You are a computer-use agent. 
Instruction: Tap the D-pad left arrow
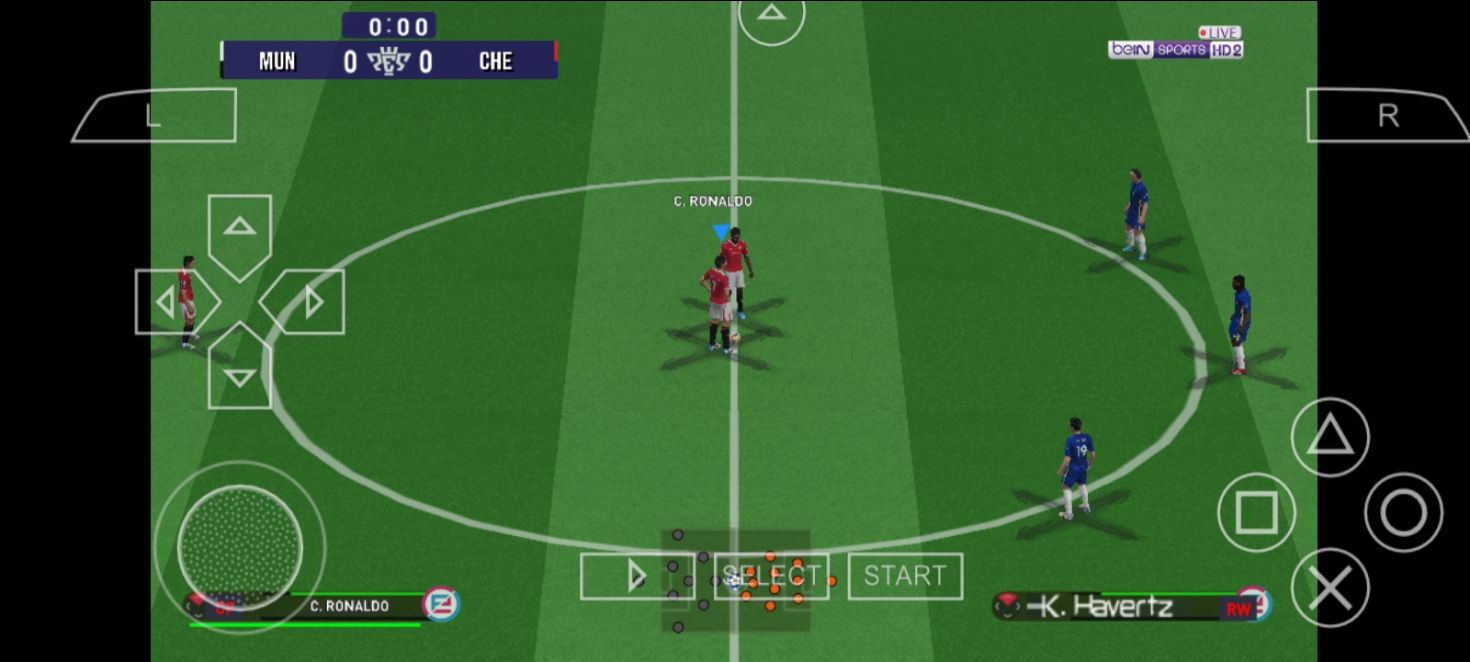coord(172,302)
